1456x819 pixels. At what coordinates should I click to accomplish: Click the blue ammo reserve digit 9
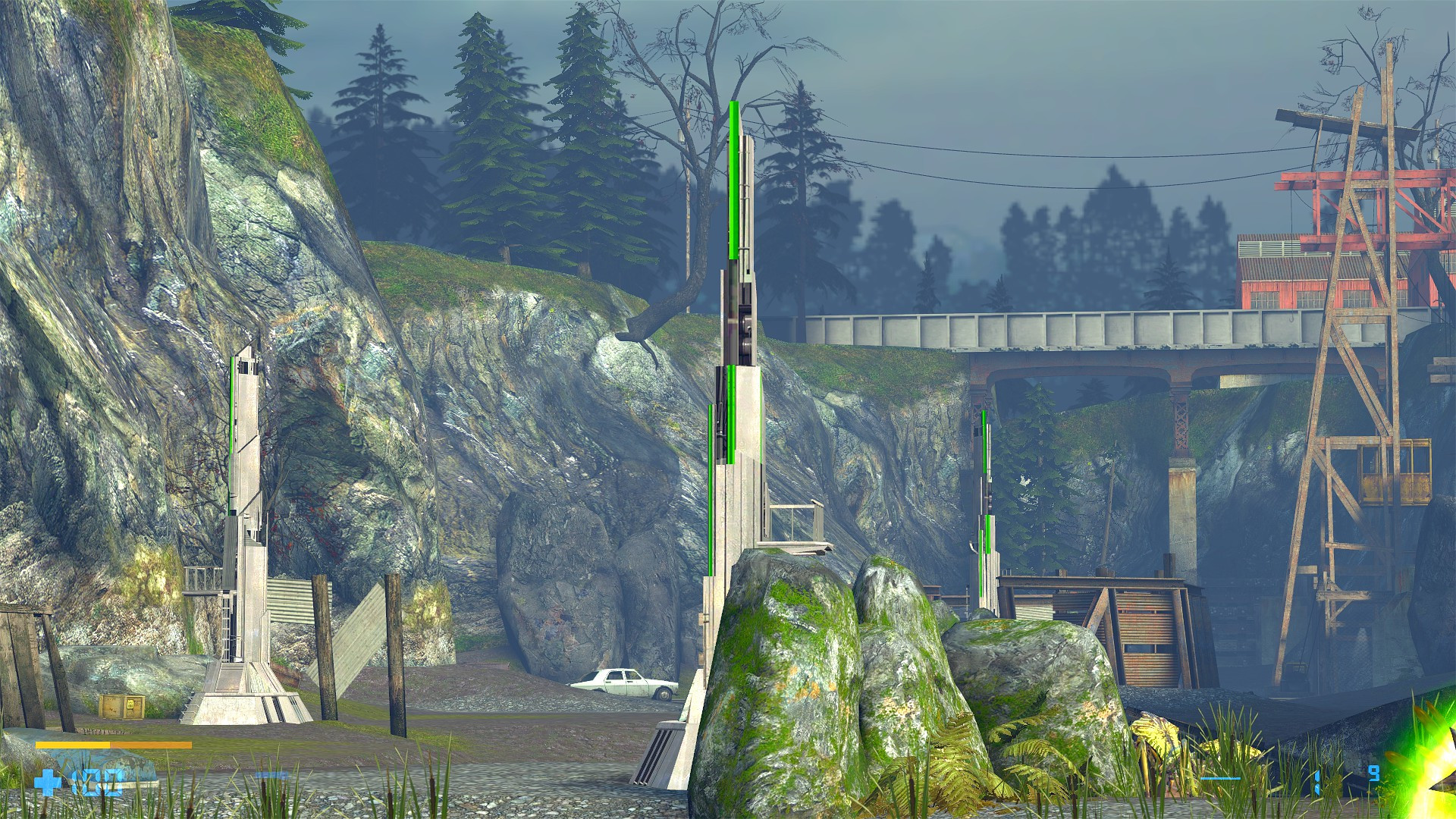click(1373, 773)
